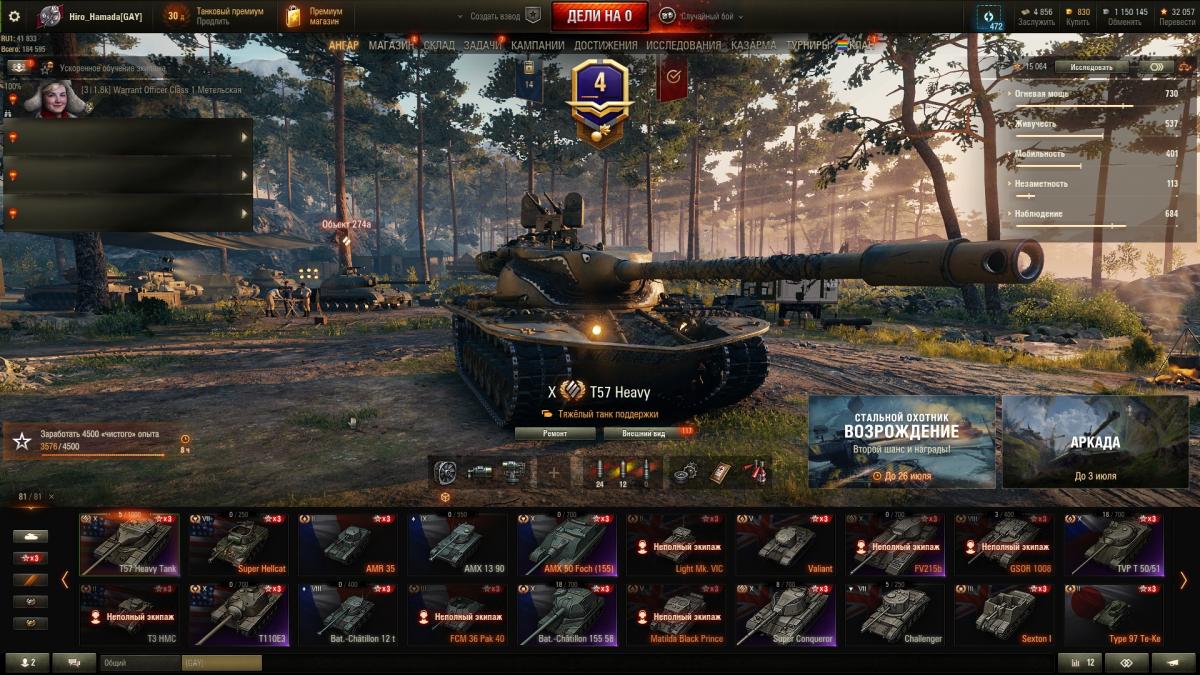The height and width of the screenshot is (675, 1200).
Task: Select the Super Conqueror tank
Action: point(783,615)
